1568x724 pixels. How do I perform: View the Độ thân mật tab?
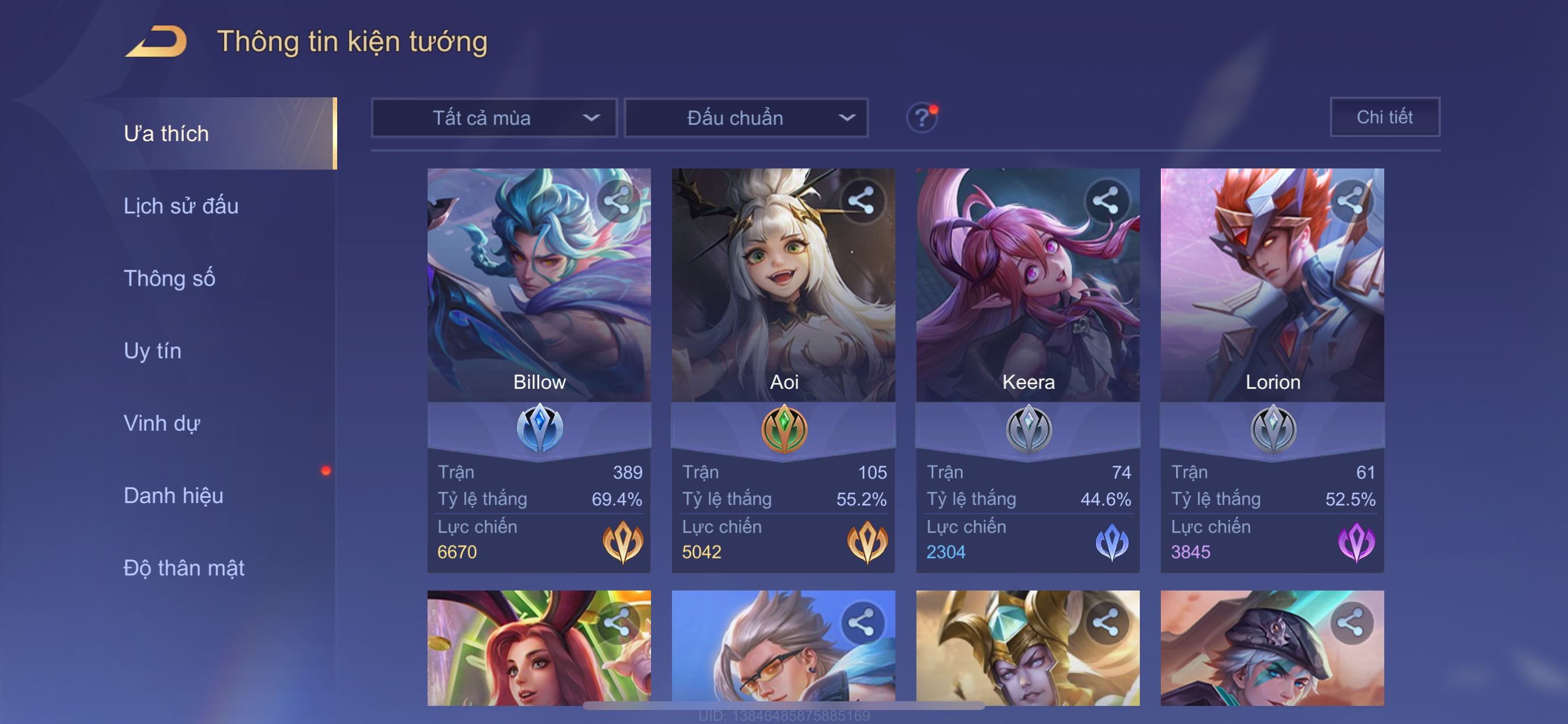[x=184, y=568]
